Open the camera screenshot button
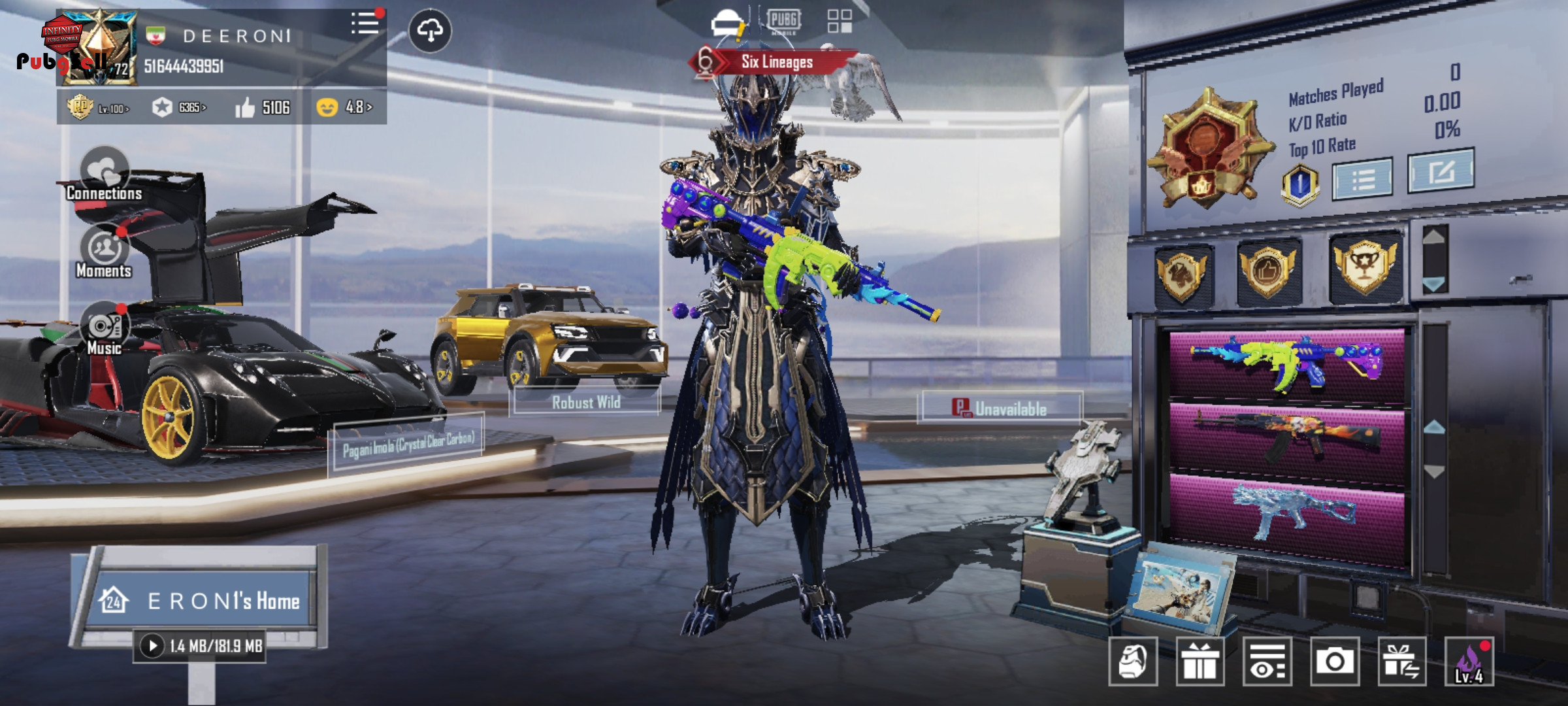Screen dimensions: 1568x706 point(1334,662)
